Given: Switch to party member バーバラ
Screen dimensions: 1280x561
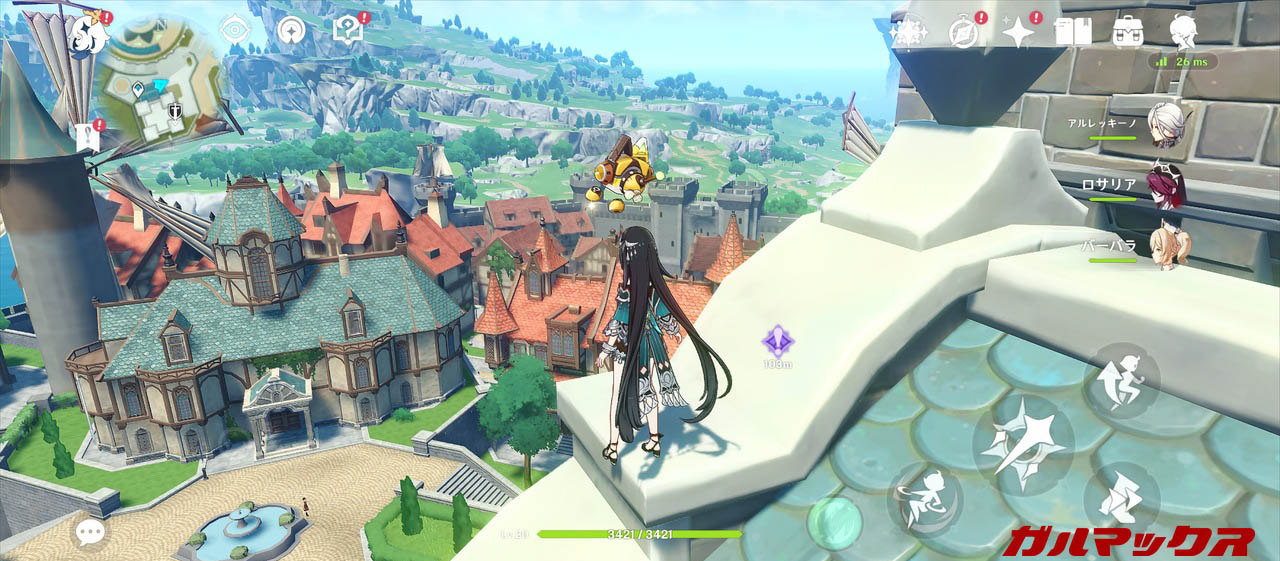Looking at the screenshot, I should click(1164, 246).
